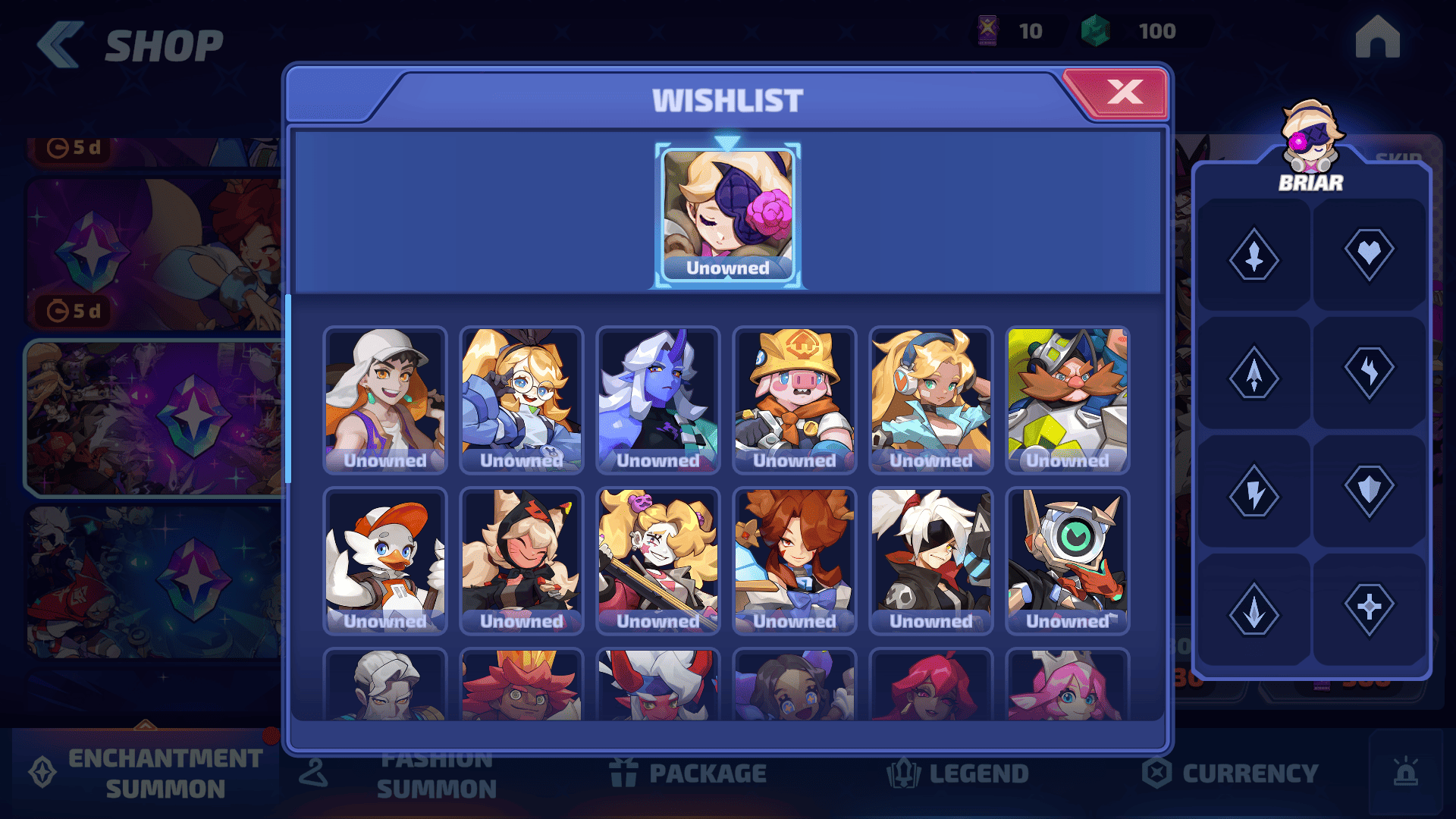Select the black-hooded fox-eared hero

[522, 560]
